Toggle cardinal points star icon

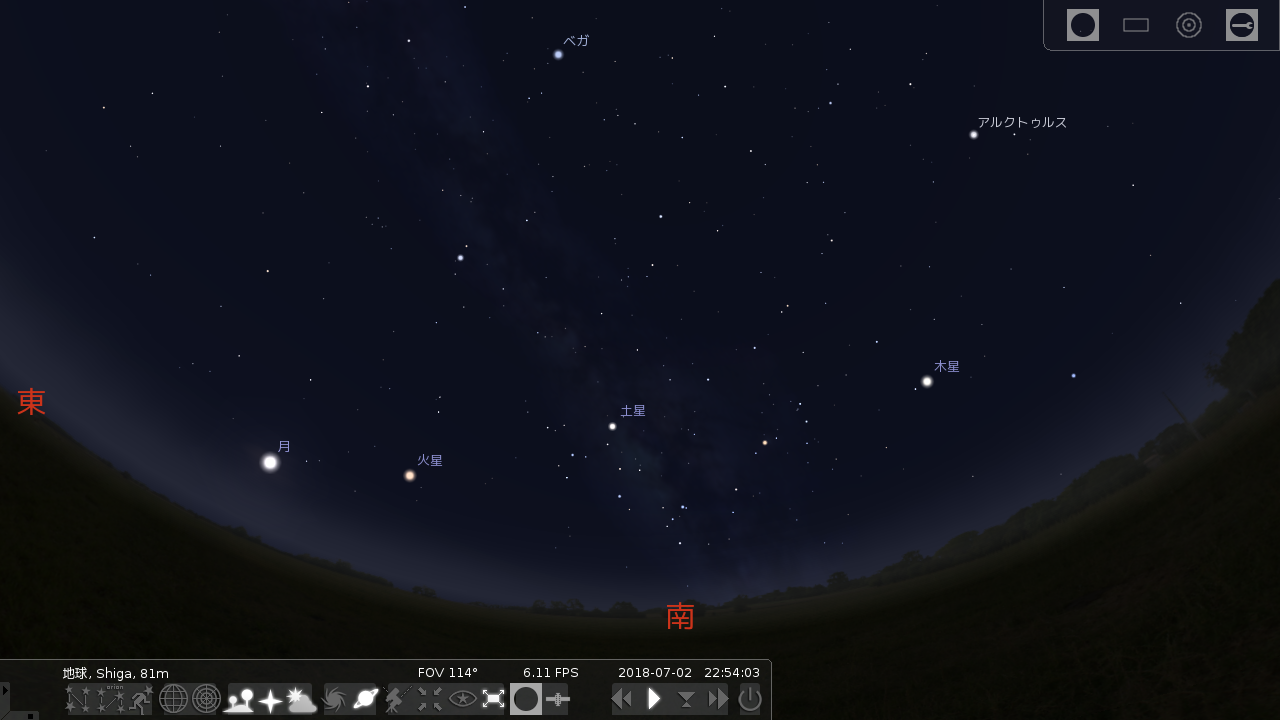(270, 699)
